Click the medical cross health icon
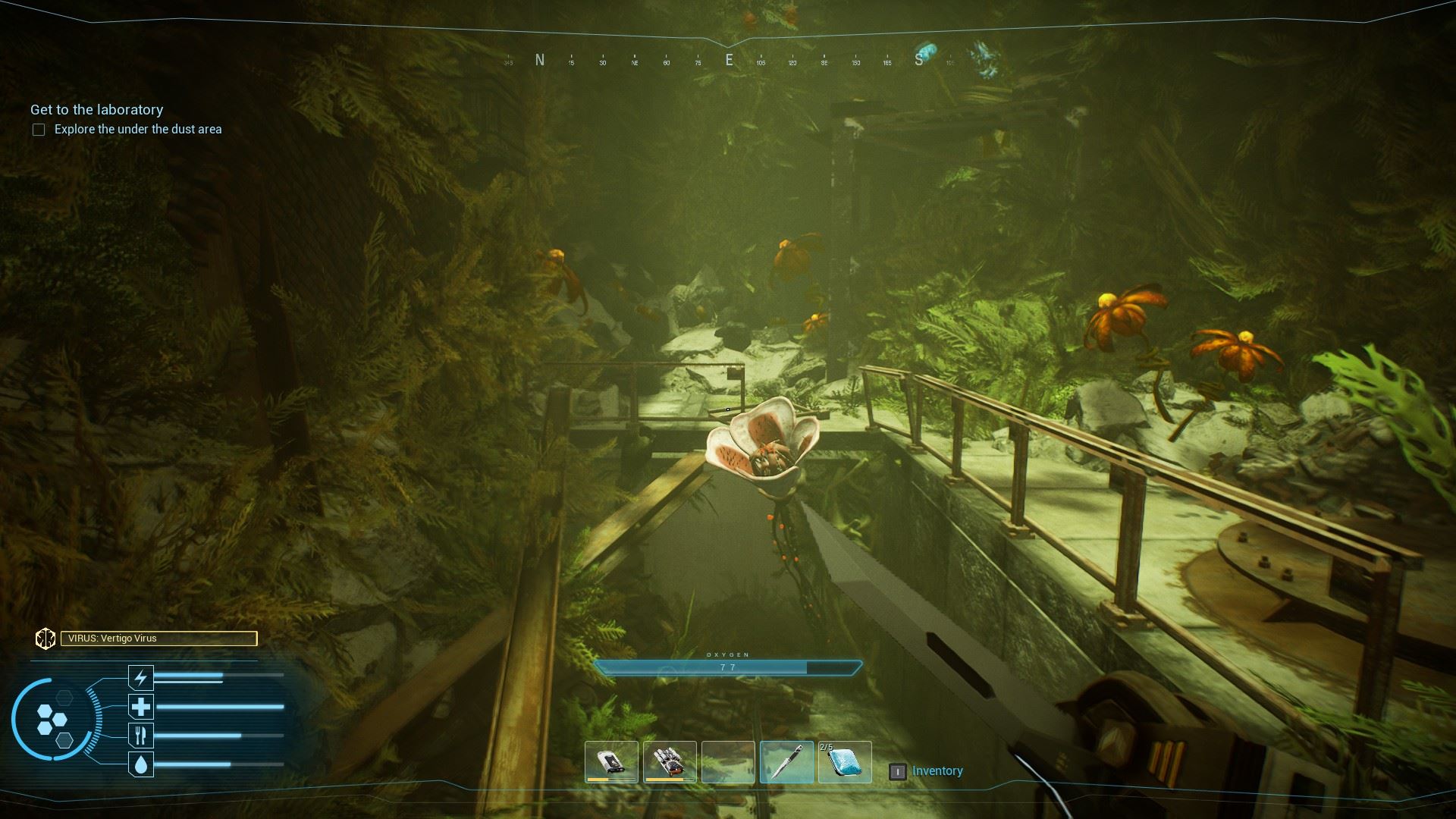Image resolution: width=1456 pixels, height=819 pixels. (x=141, y=707)
